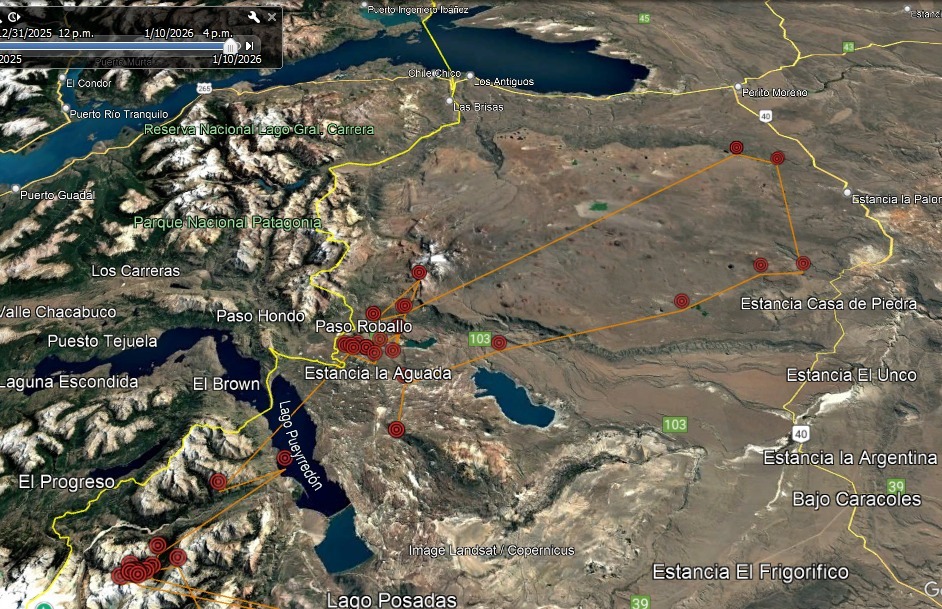
Task: Play the time animation with the clock icon
Action: [15, 17]
